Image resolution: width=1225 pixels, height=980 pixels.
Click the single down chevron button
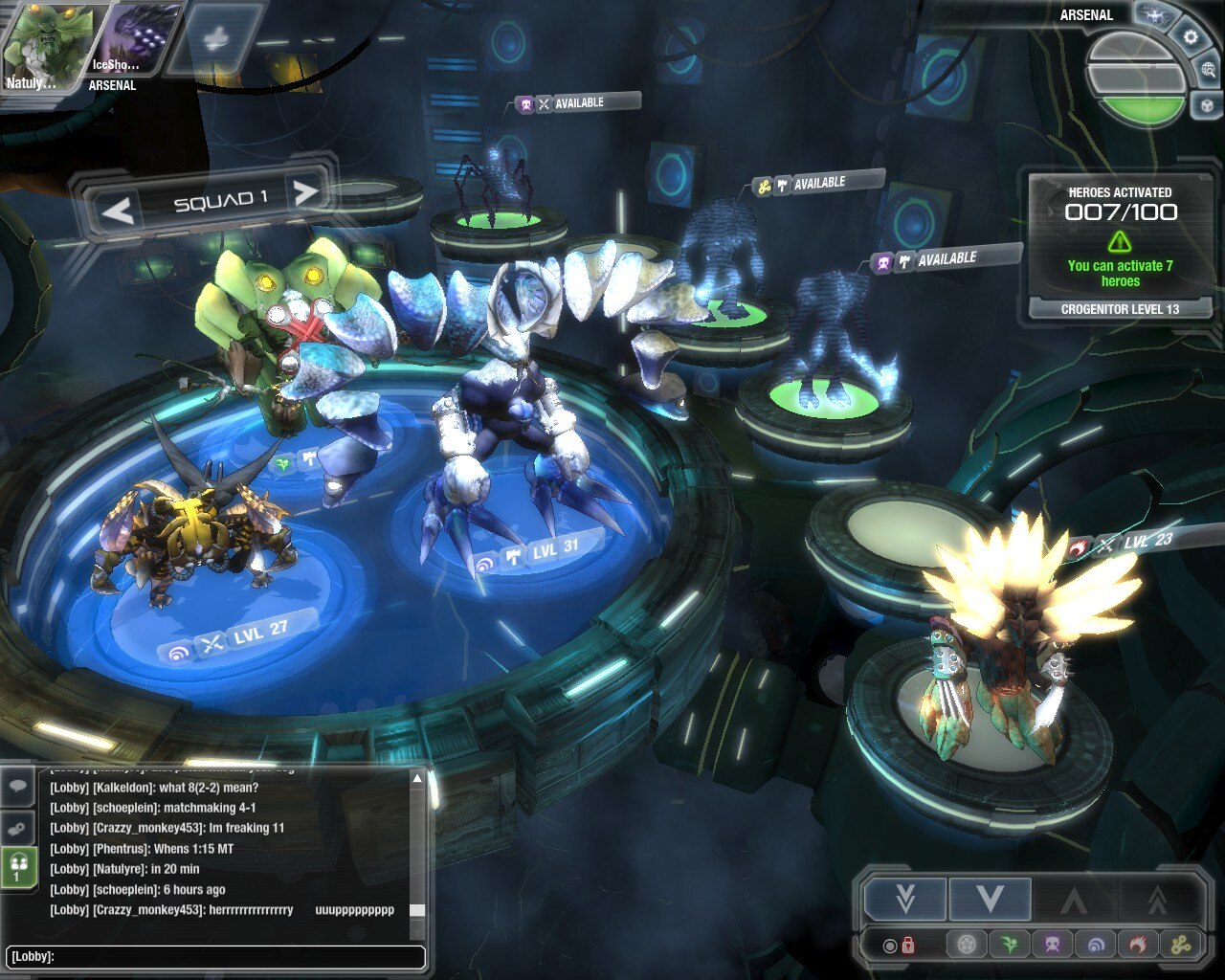990,900
